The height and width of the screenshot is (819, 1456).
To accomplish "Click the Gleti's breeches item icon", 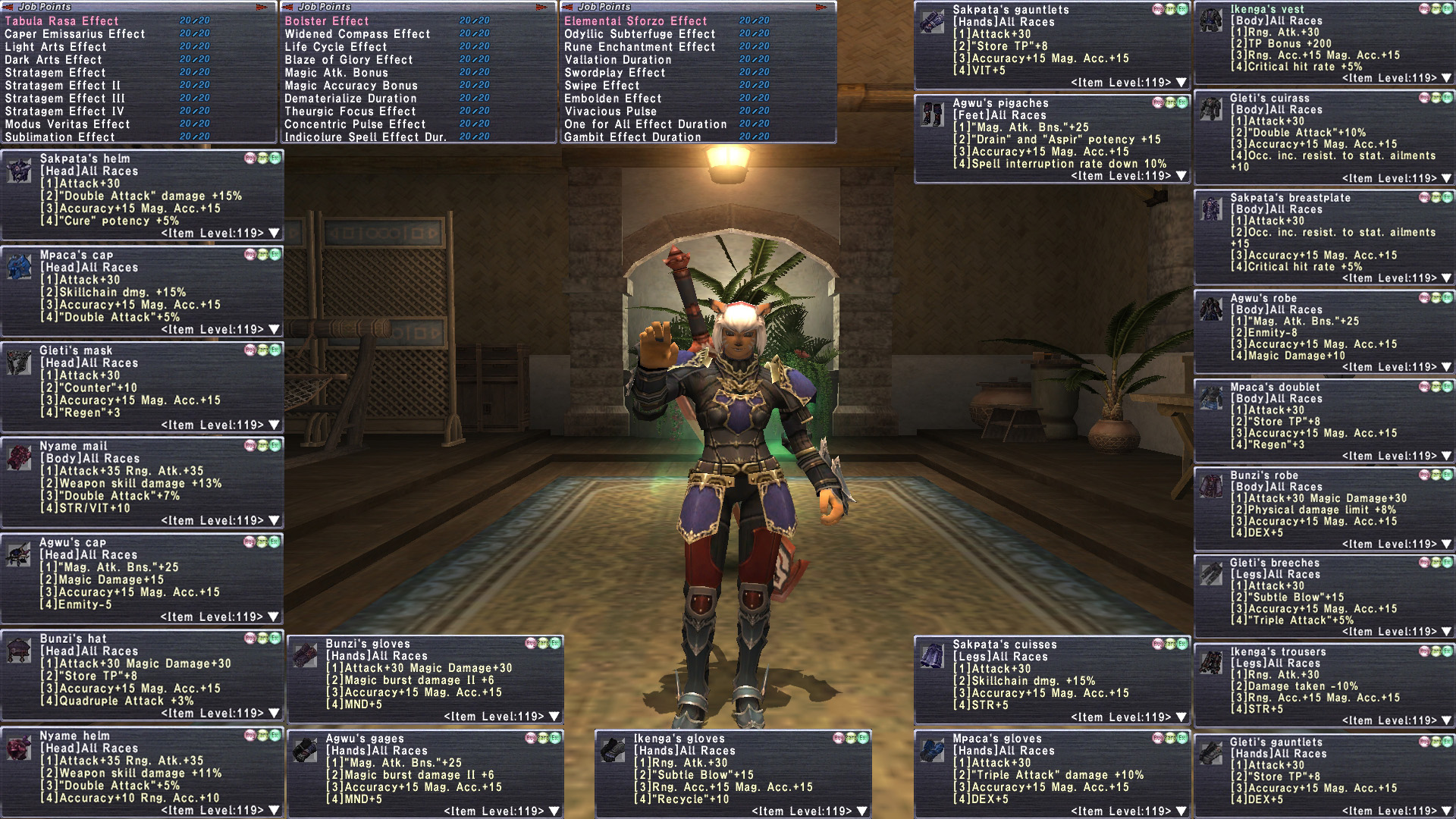I will (x=1211, y=574).
